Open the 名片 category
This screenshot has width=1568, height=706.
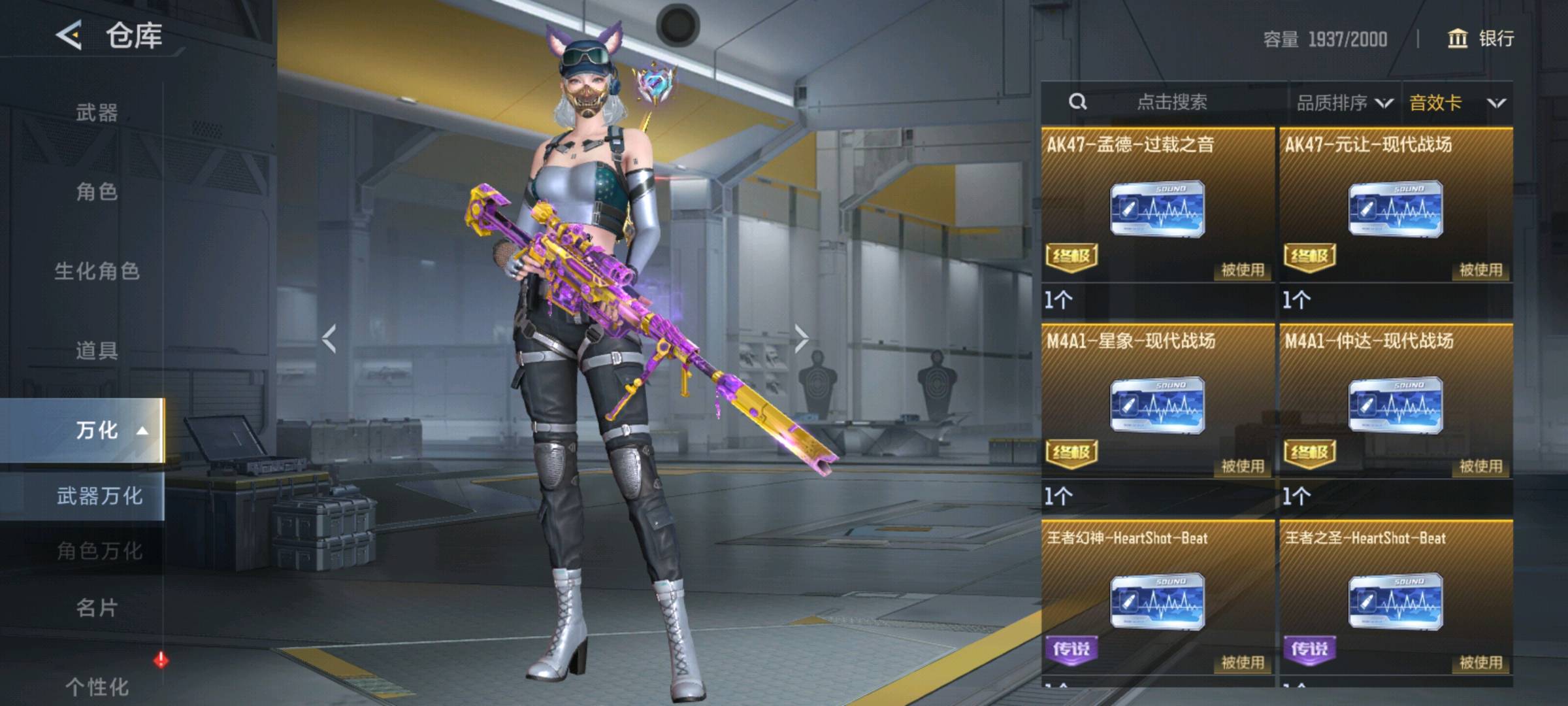(x=97, y=609)
